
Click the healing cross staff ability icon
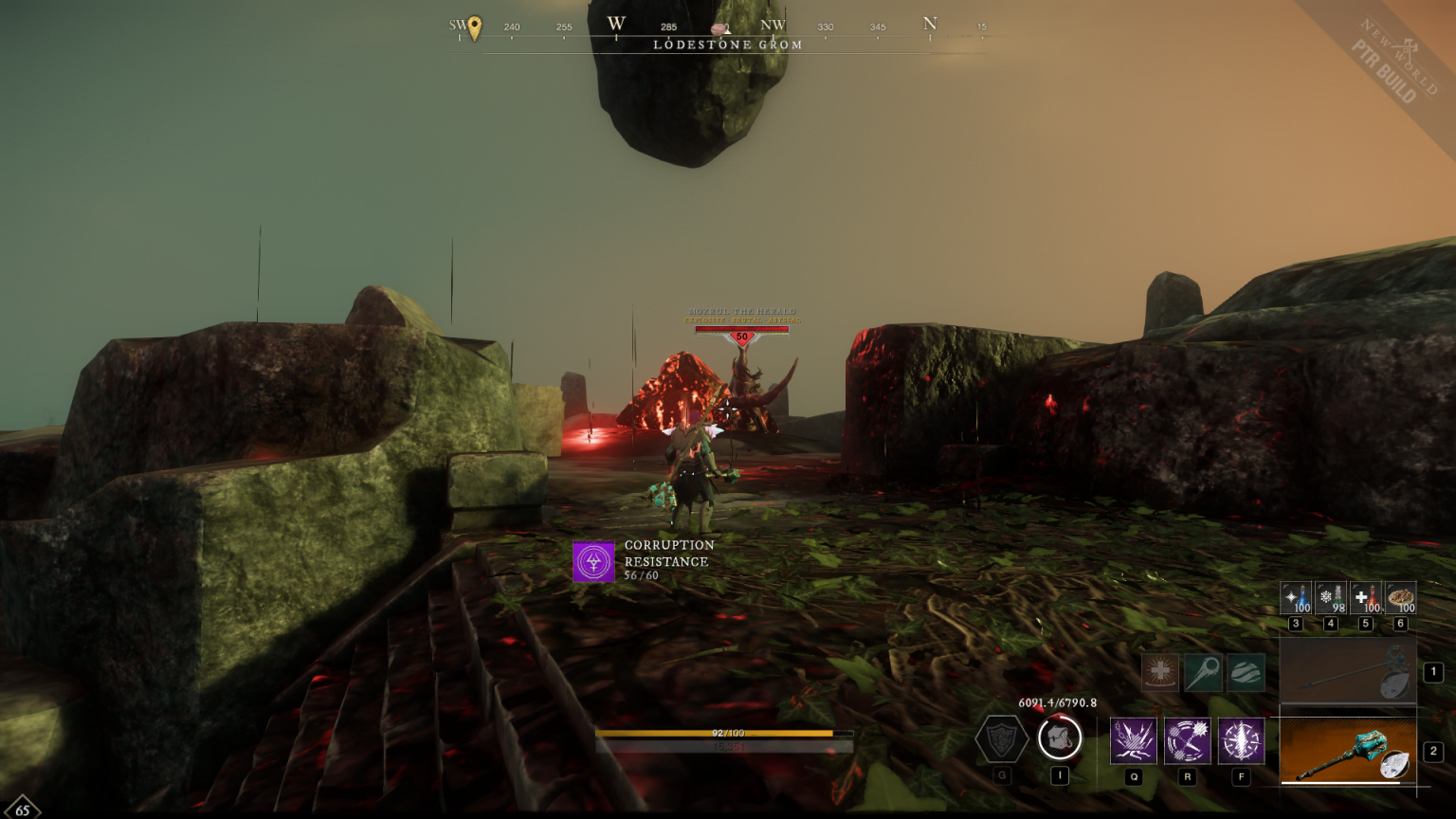coord(1160,672)
